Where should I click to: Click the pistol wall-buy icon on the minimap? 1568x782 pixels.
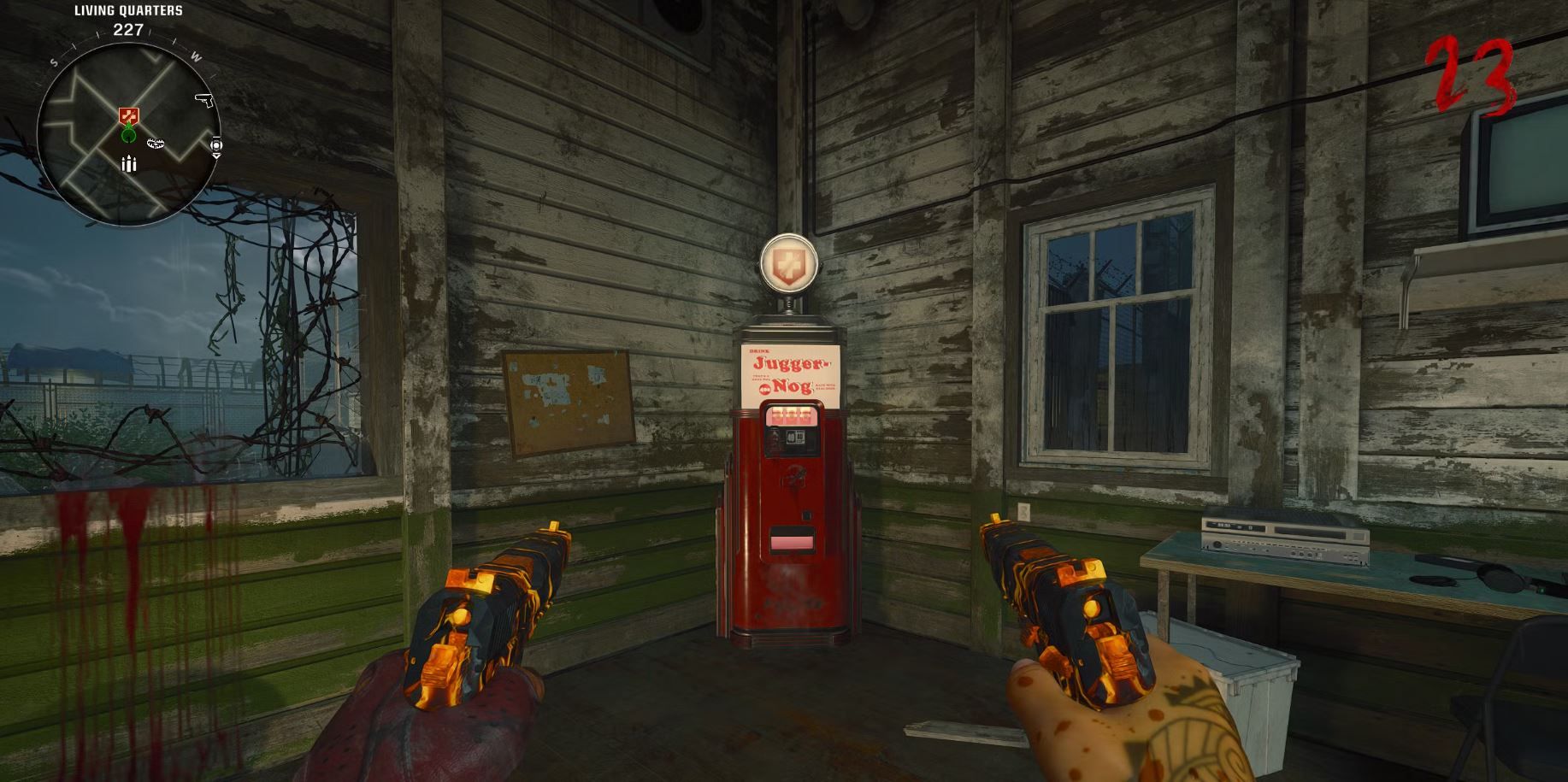(x=204, y=100)
